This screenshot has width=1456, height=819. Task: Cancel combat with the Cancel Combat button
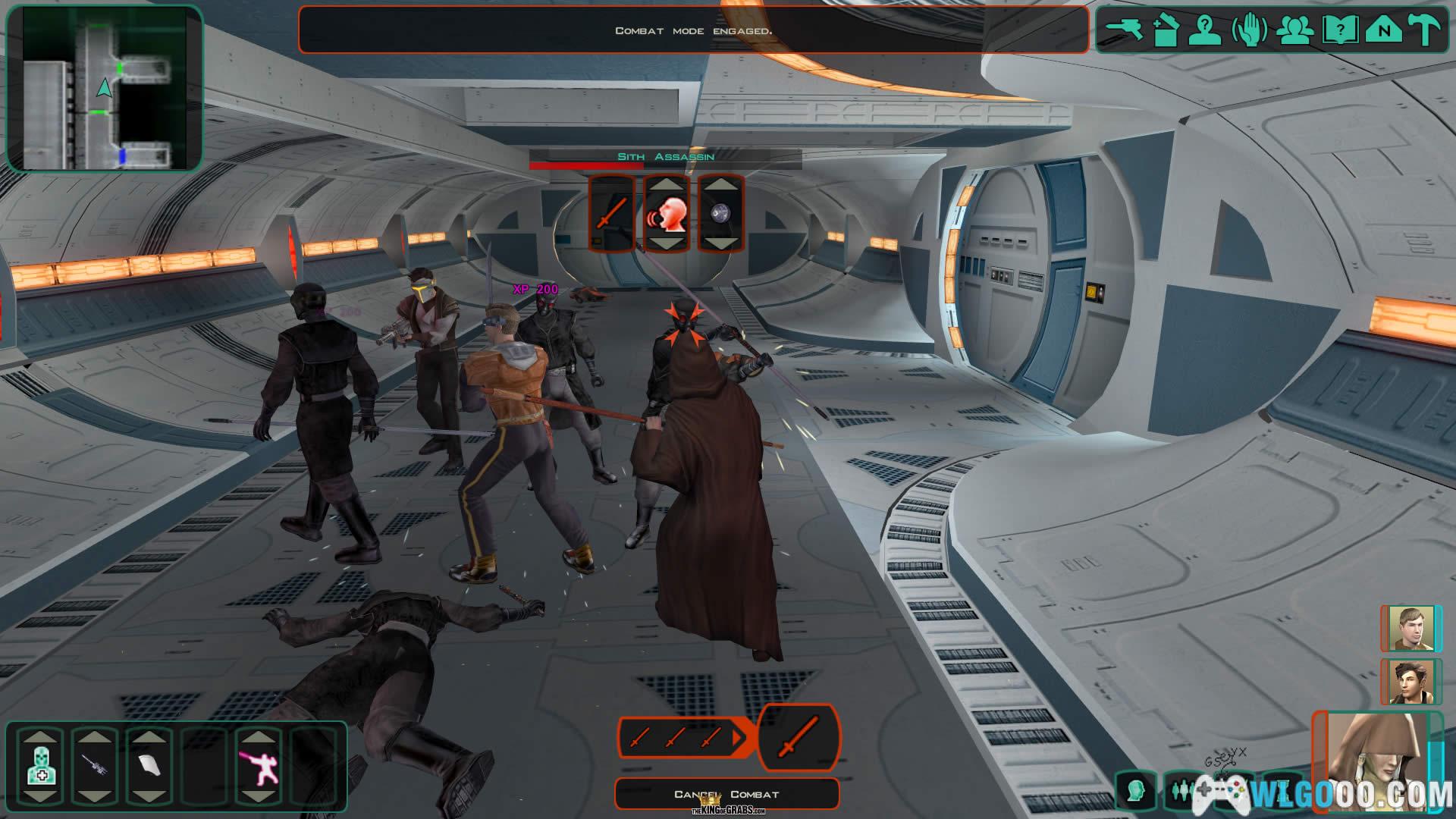click(726, 794)
